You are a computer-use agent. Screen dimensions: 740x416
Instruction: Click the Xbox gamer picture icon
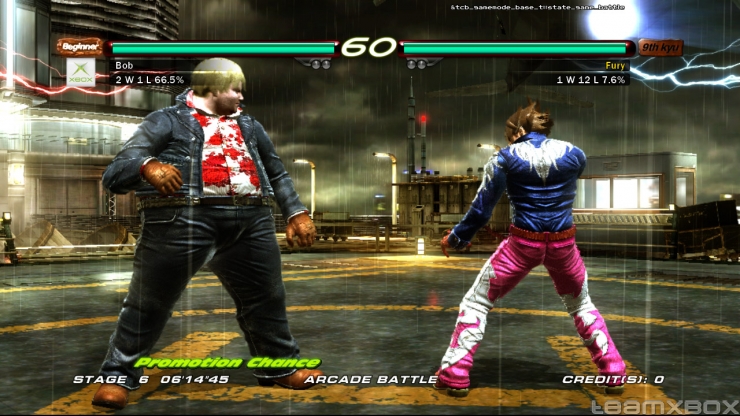81,71
